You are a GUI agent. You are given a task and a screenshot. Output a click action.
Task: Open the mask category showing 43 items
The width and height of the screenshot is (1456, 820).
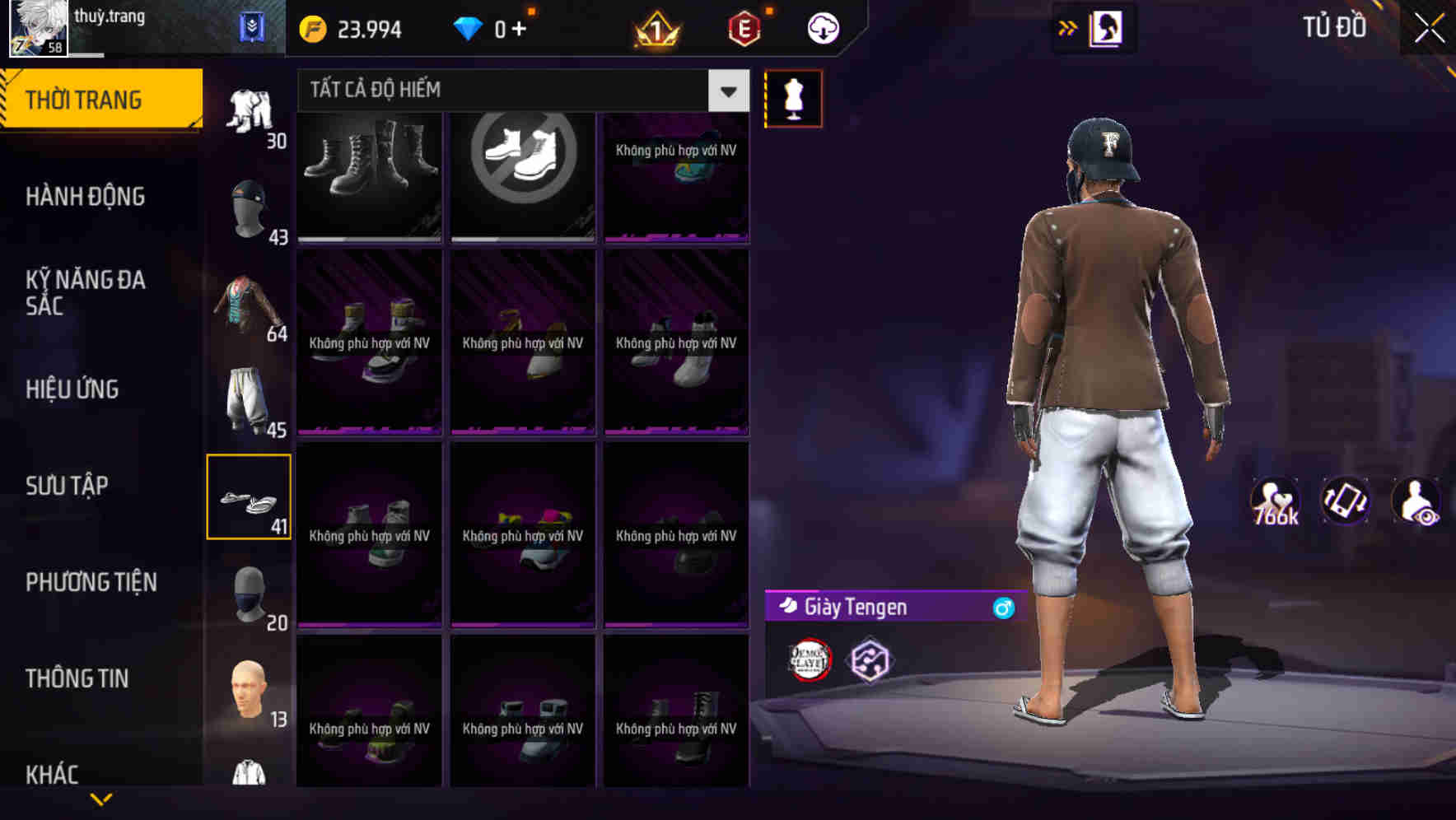pos(250,206)
